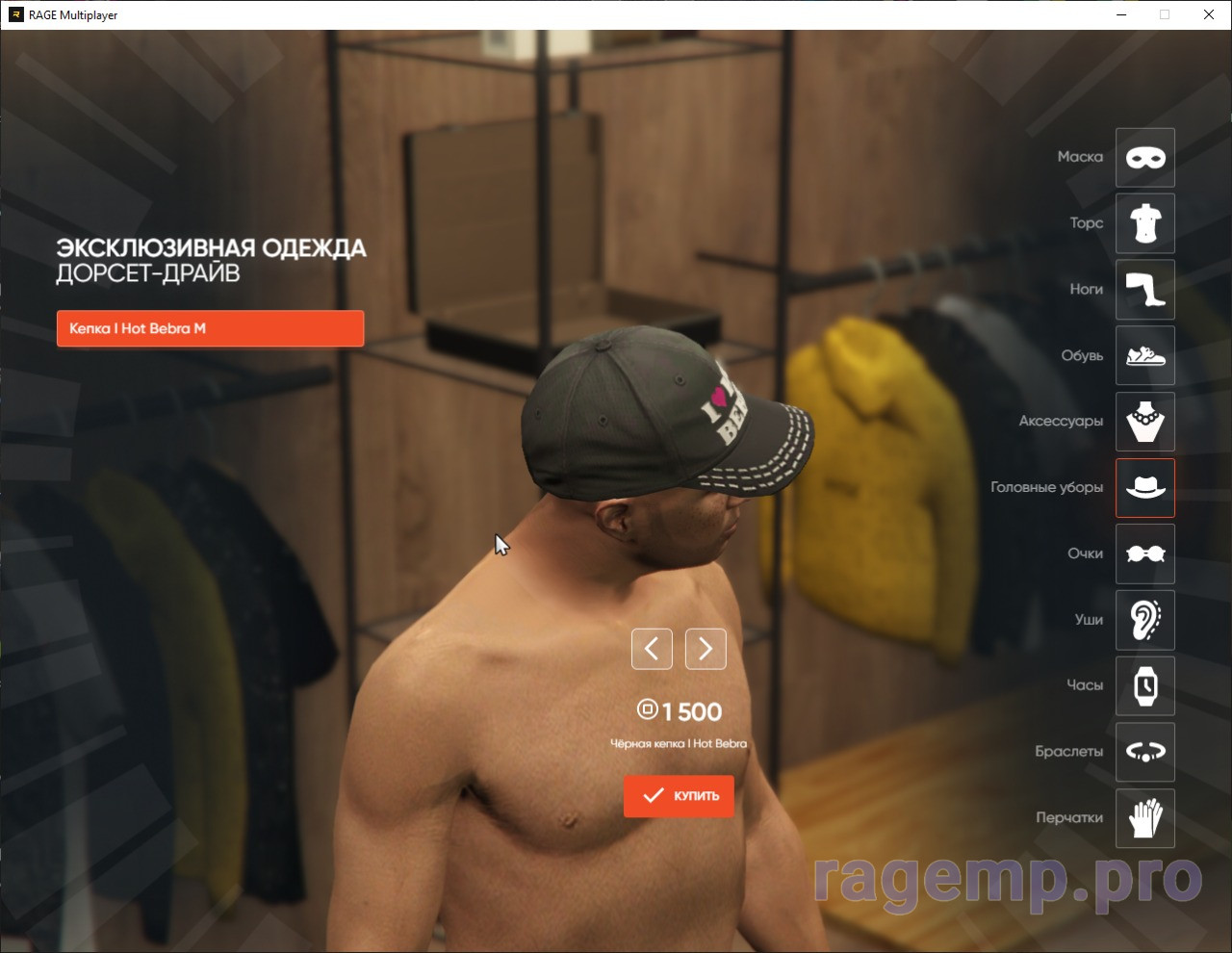Open the Маска (mask) category
This screenshot has width=1232, height=953.
click(x=1144, y=158)
